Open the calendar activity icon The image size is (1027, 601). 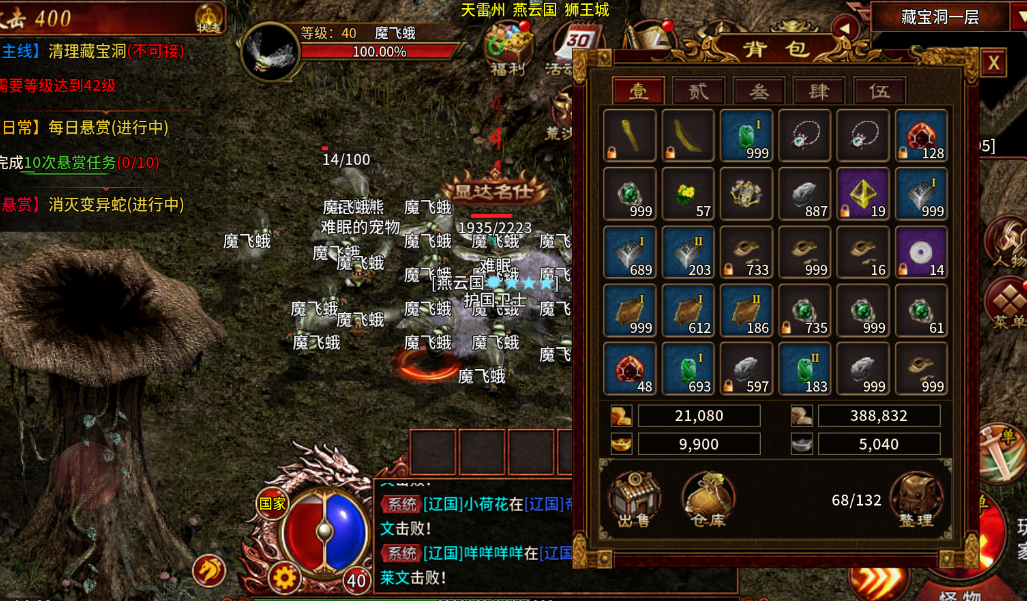(576, 47)
